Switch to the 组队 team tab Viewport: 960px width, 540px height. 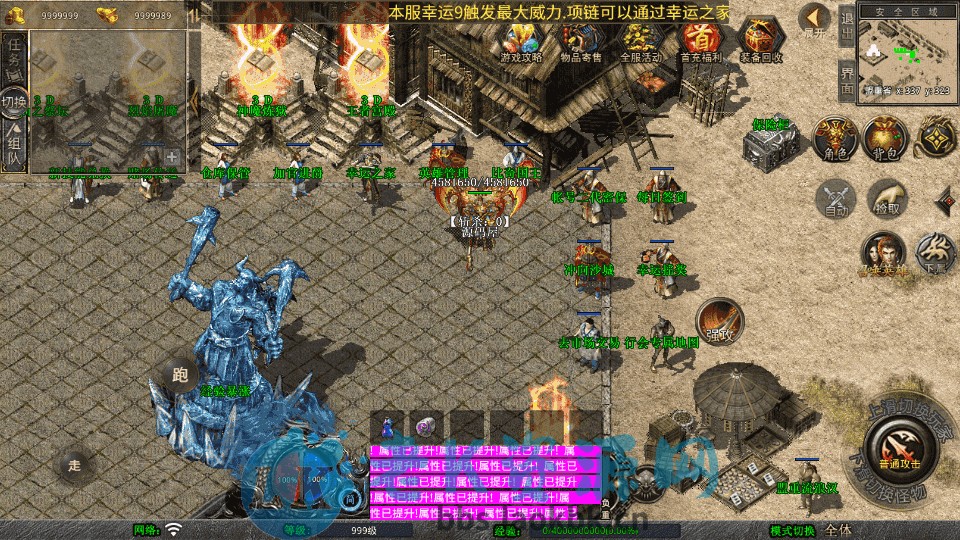(x=13, y=146)
